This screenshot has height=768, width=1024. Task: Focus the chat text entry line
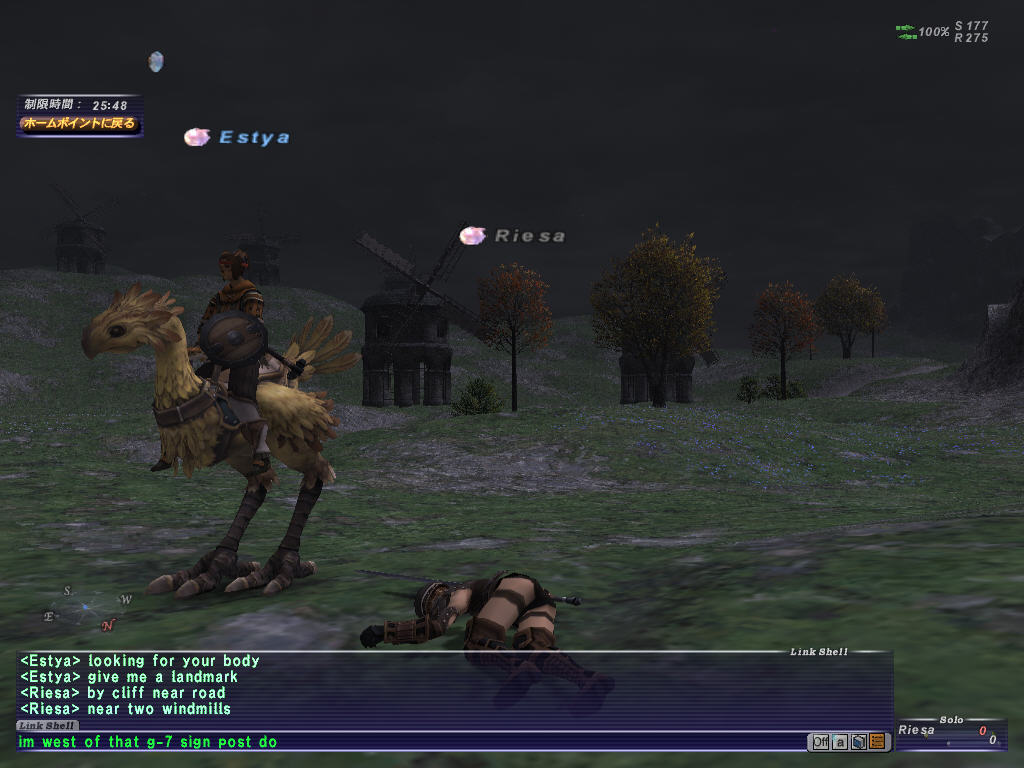(400, 742)
